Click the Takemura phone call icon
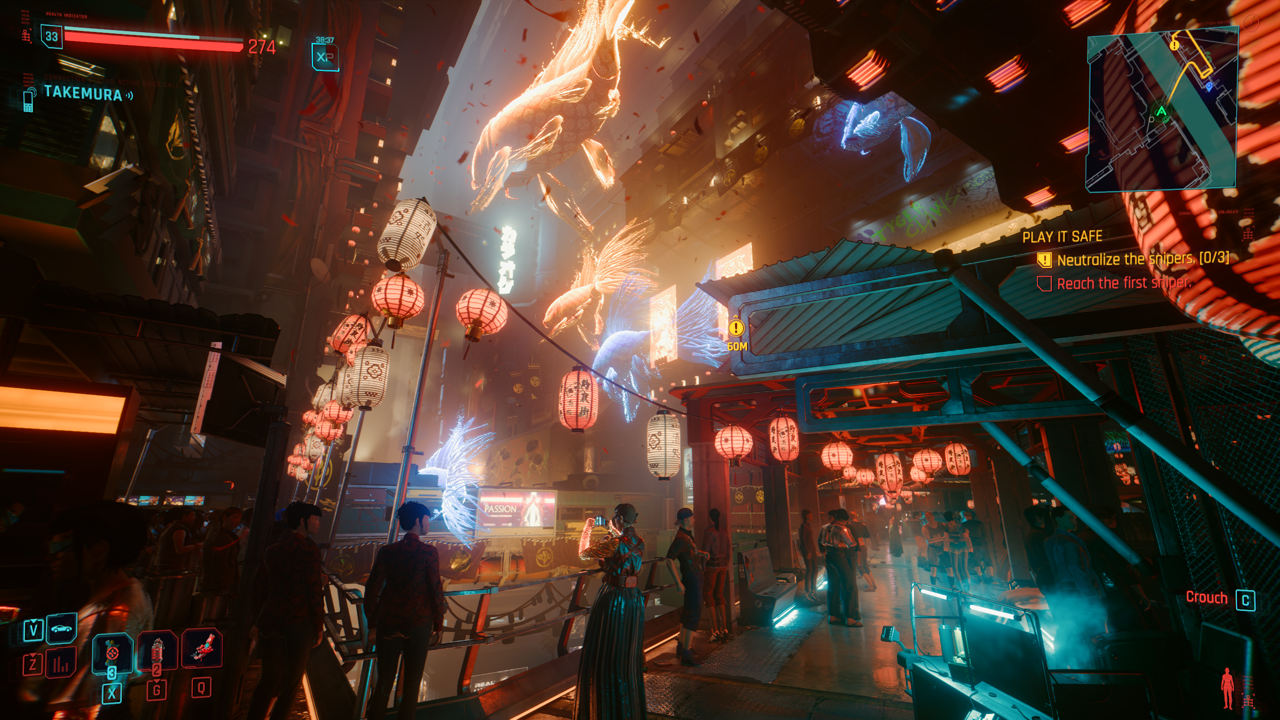1280x720 pixels. coord(28,96)
